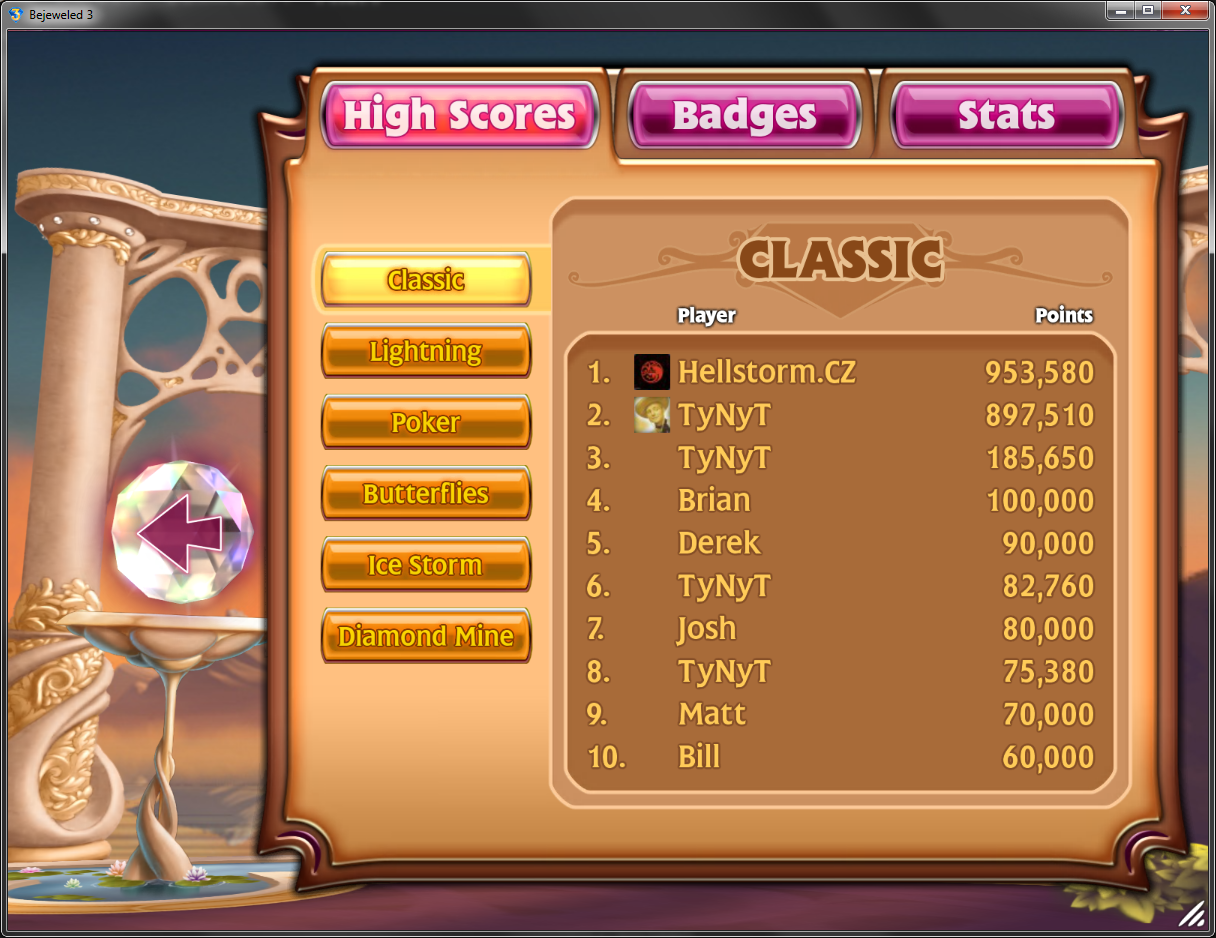Select the Classic mode scores
This screenshot has width=1216, height=938.
point(426,280)
